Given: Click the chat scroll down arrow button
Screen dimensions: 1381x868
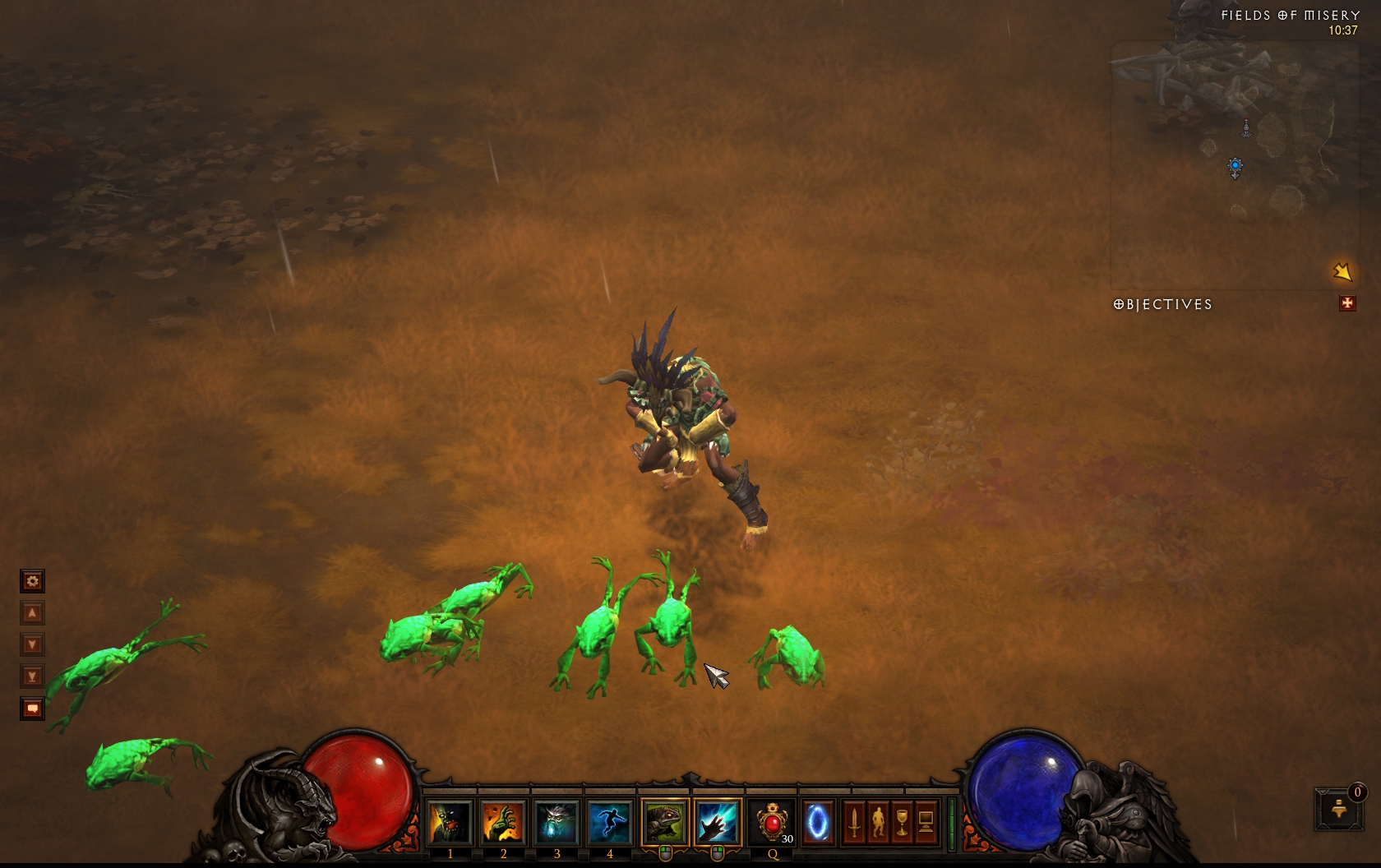Looking at the screenshot, I should click(32, 644).
